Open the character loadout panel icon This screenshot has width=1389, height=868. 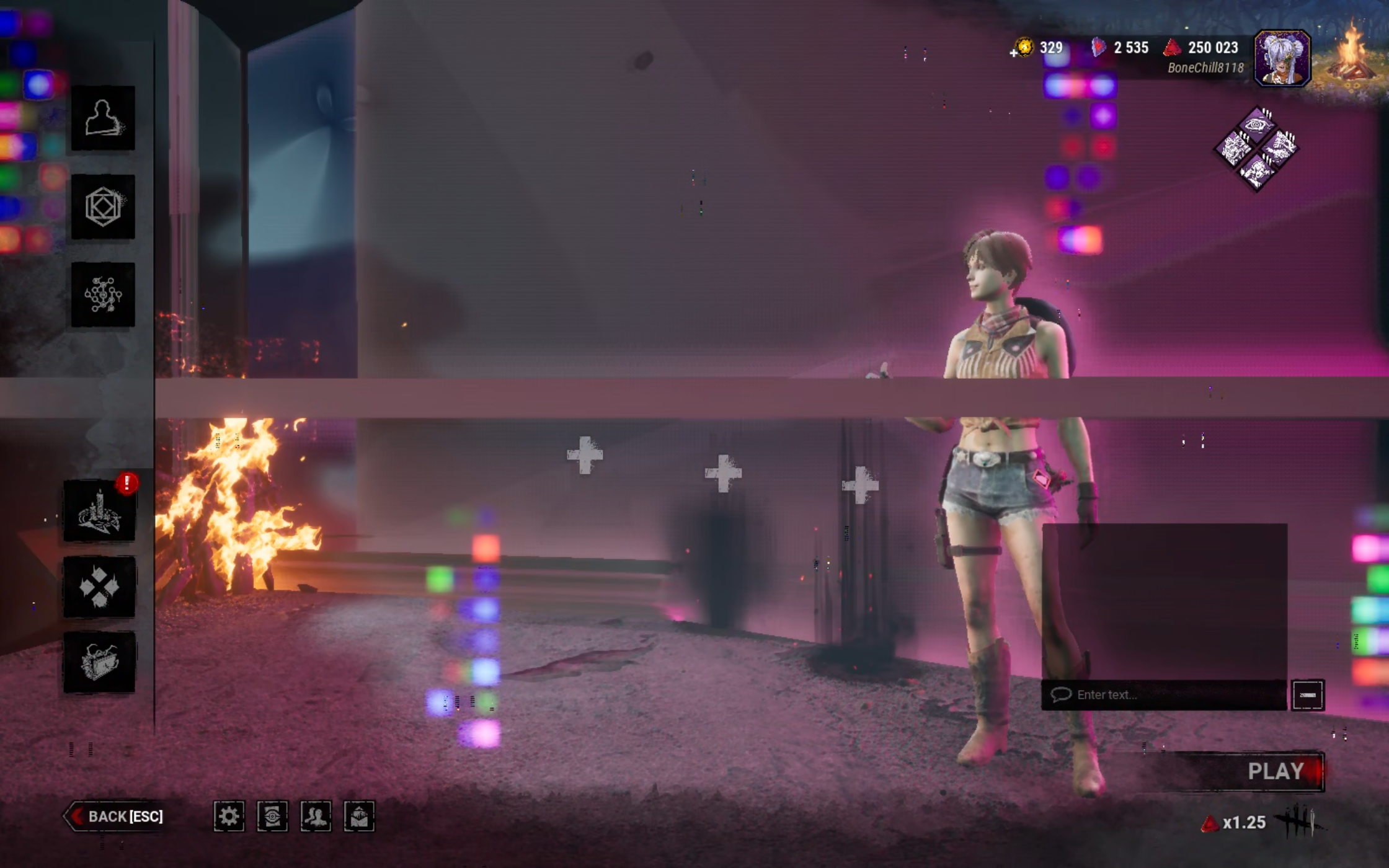pyautogui.click(x=104, y=119)
